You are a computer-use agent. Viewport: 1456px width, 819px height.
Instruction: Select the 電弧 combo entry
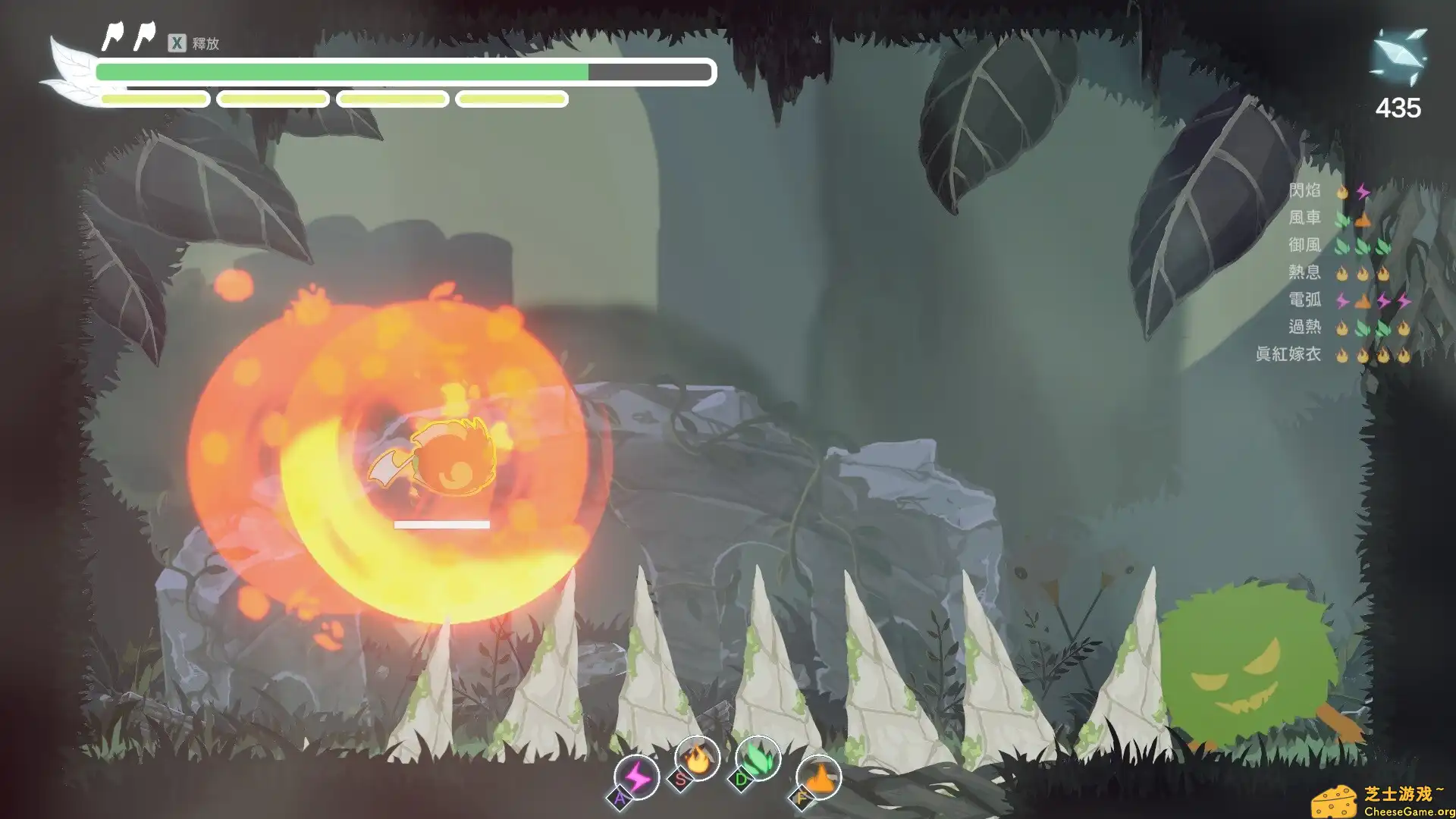tap(1304, 300)
